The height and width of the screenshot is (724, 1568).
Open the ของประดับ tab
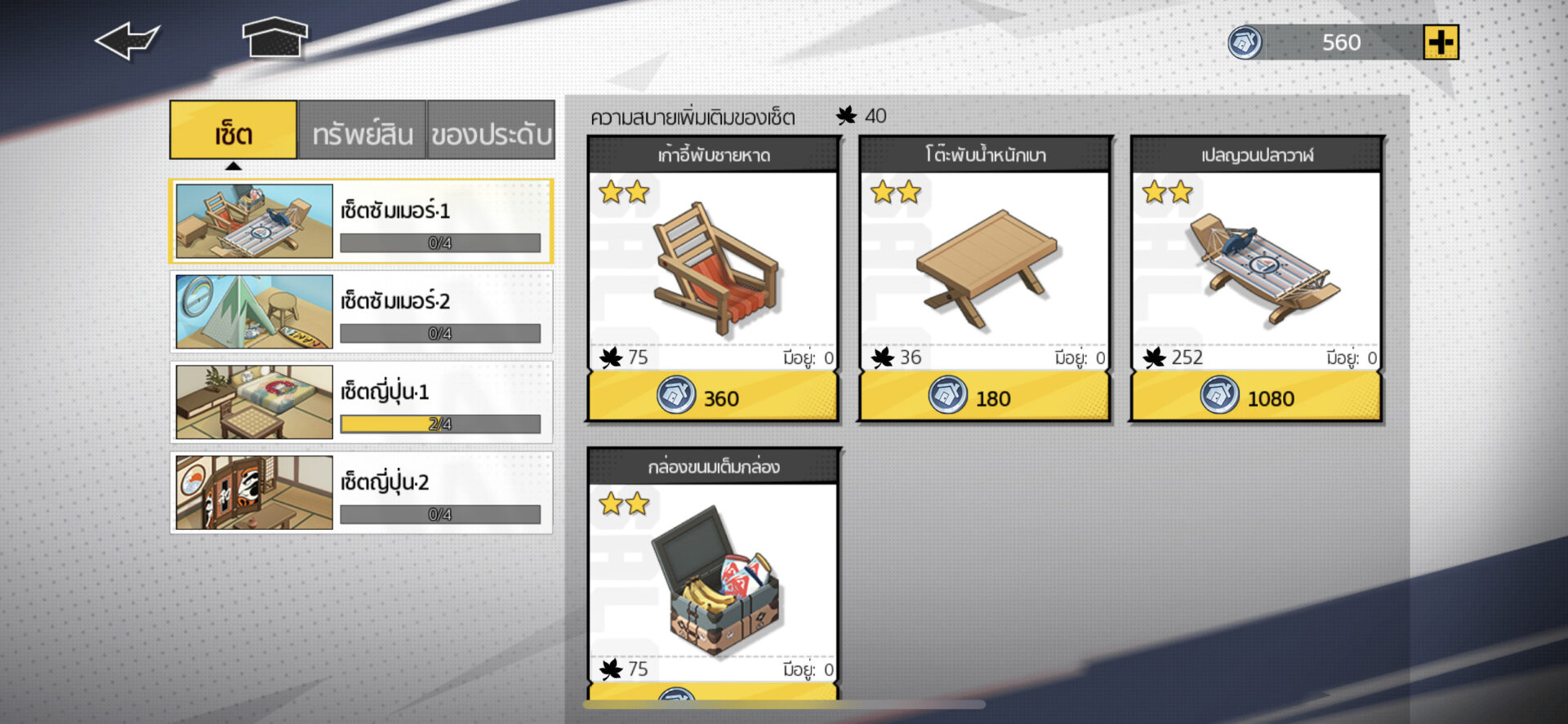[x=491, y=131]
